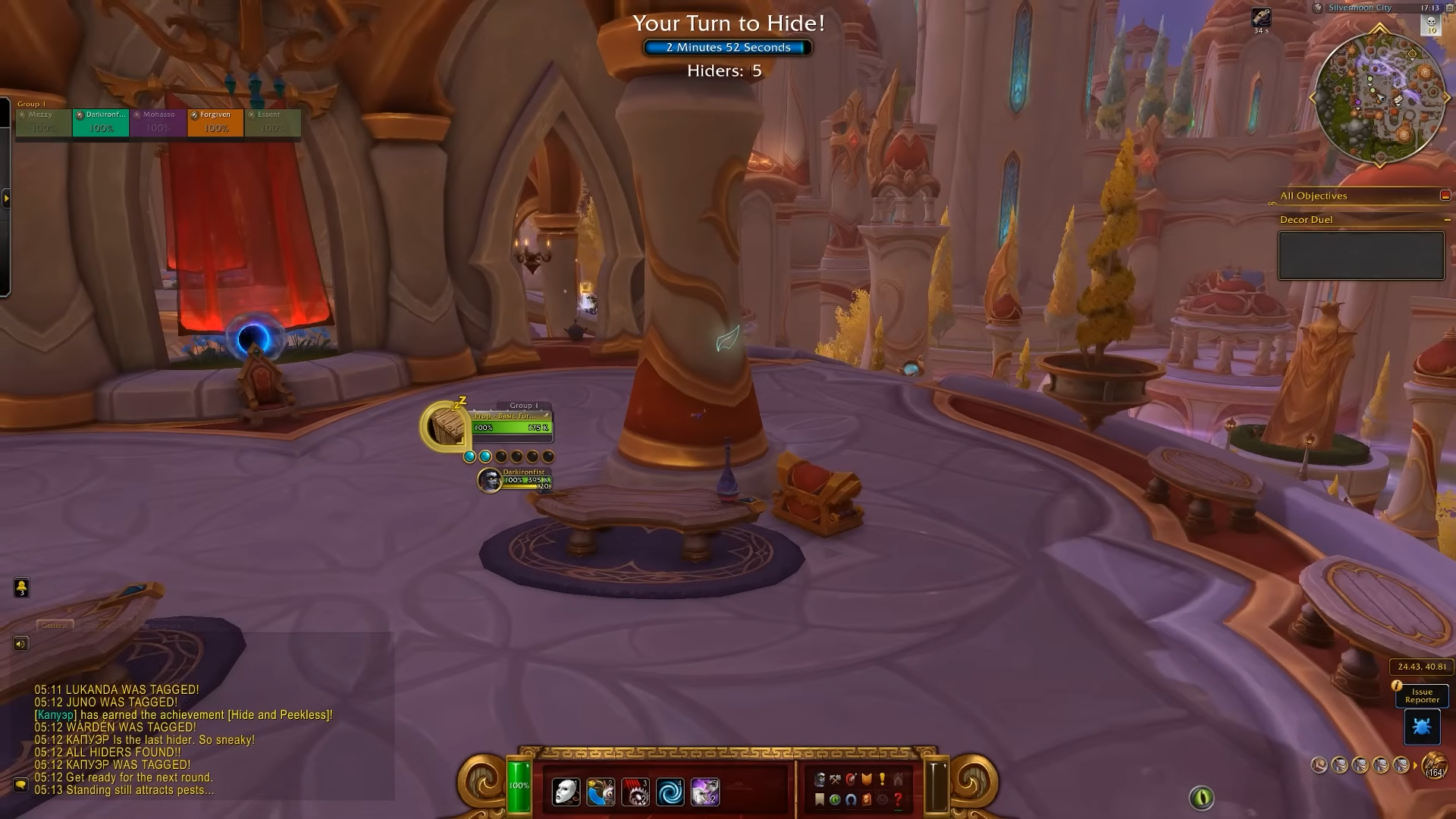
Task: Collapse the Decor Duel objective section
Action: pos(1447,219)
